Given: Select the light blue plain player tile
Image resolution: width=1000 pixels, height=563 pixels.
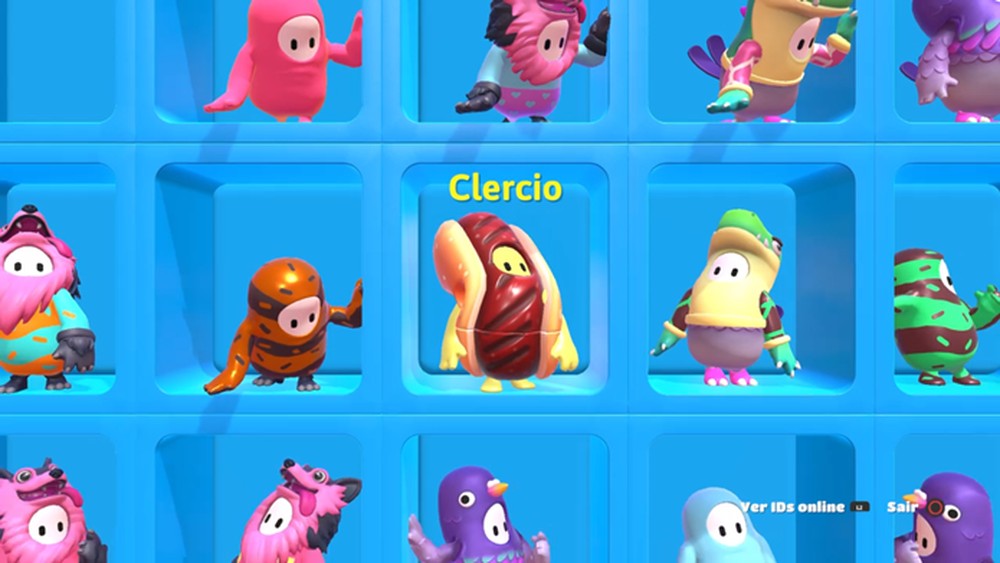Looking at the screenshot, I should (x=720, y=525).
